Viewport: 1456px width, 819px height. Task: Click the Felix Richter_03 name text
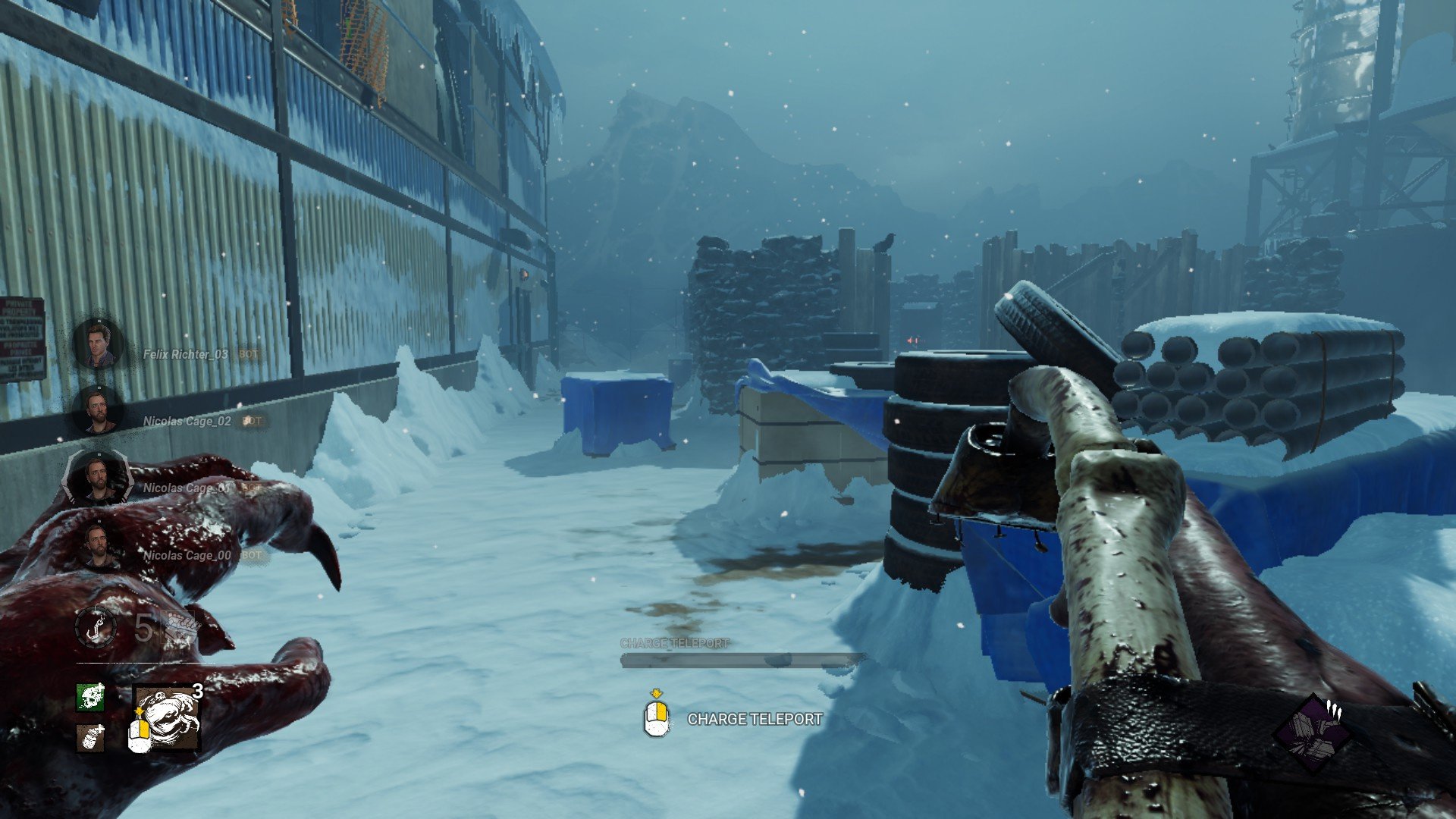click(x=186, y=353)
